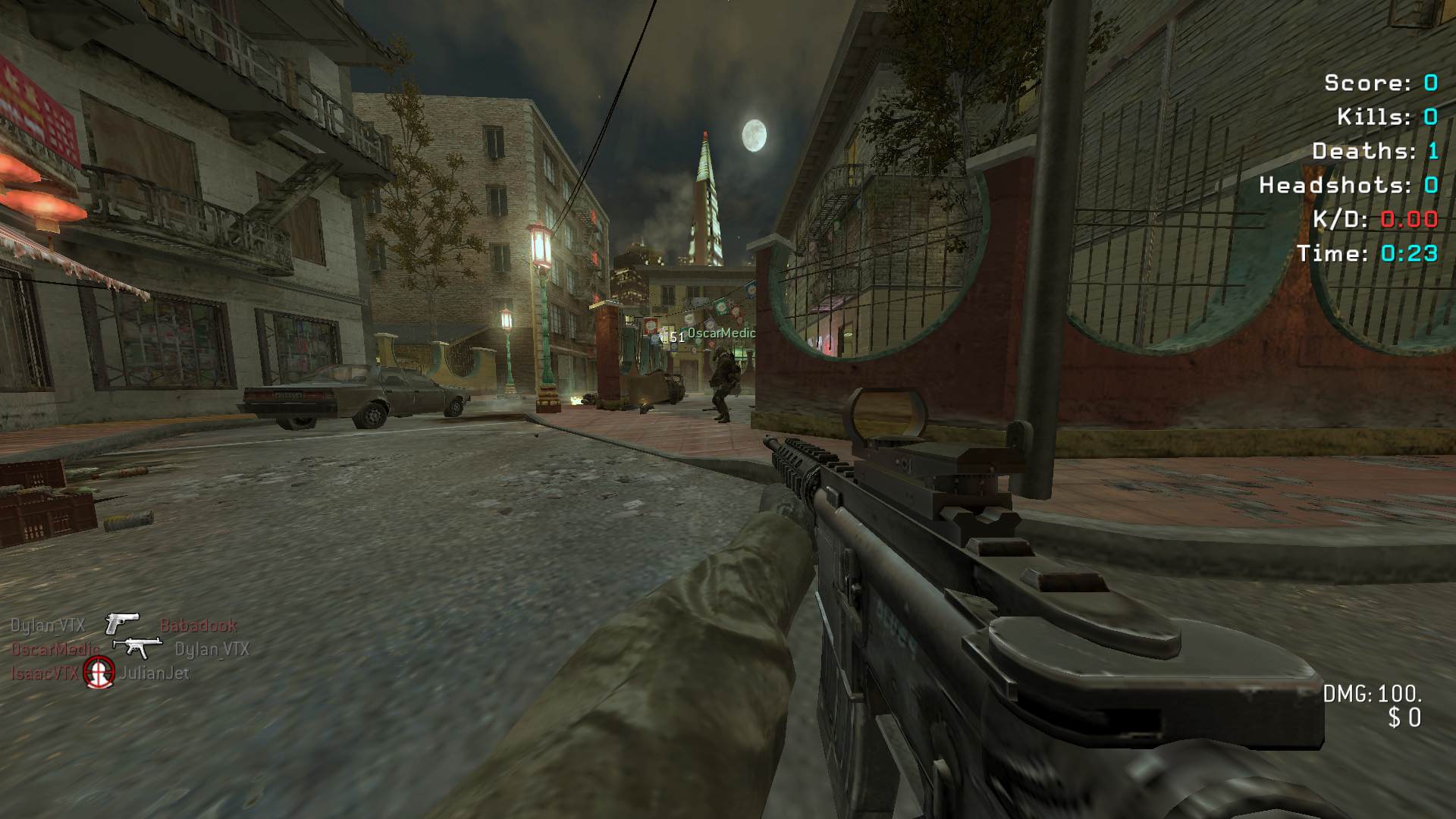Choose JulianJet's name in the killfeed
This screenshot has width=1456, height=819.
pos(154,673)
